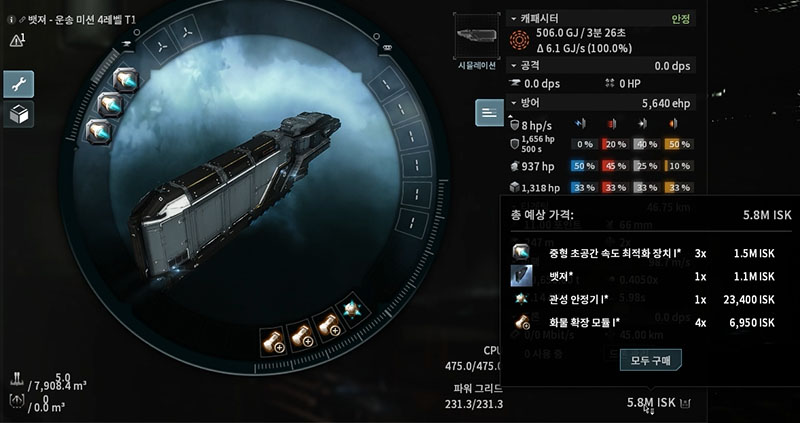The height and width of the screenshot is (423, 800).
Task: Collapse the 공격 offense section
Action: pos(514,66)
